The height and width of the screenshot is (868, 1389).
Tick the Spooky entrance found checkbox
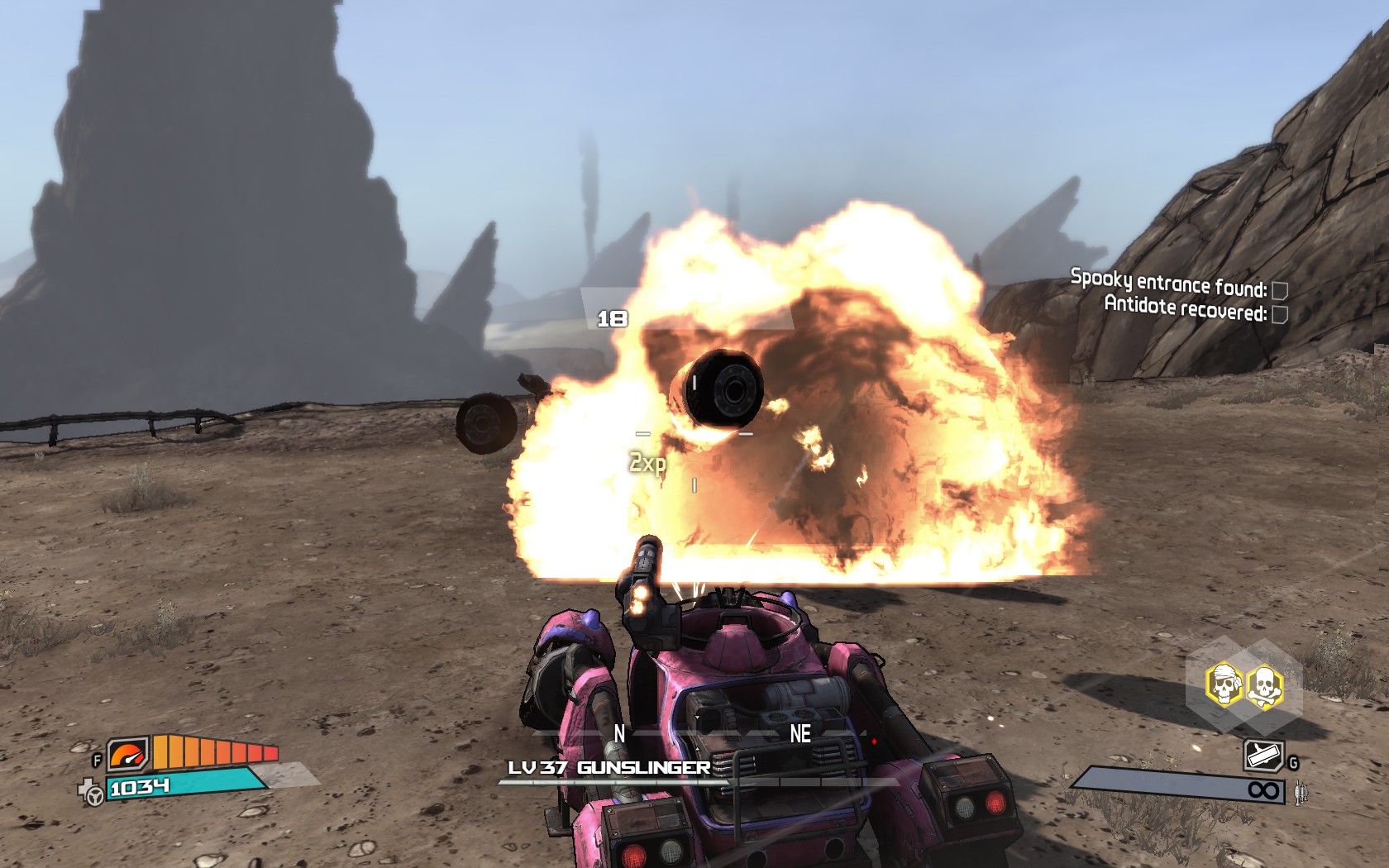tap(1279, 290)
